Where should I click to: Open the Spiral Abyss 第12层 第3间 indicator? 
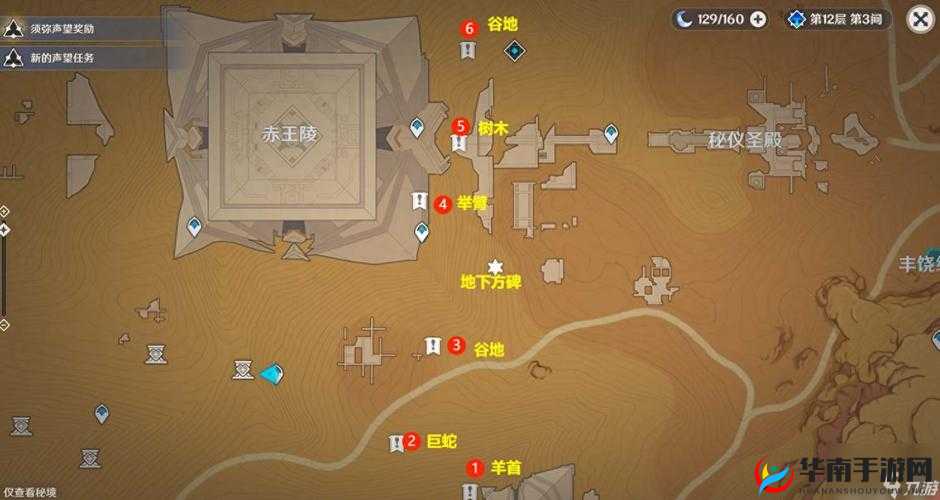[x=837, y=19]
